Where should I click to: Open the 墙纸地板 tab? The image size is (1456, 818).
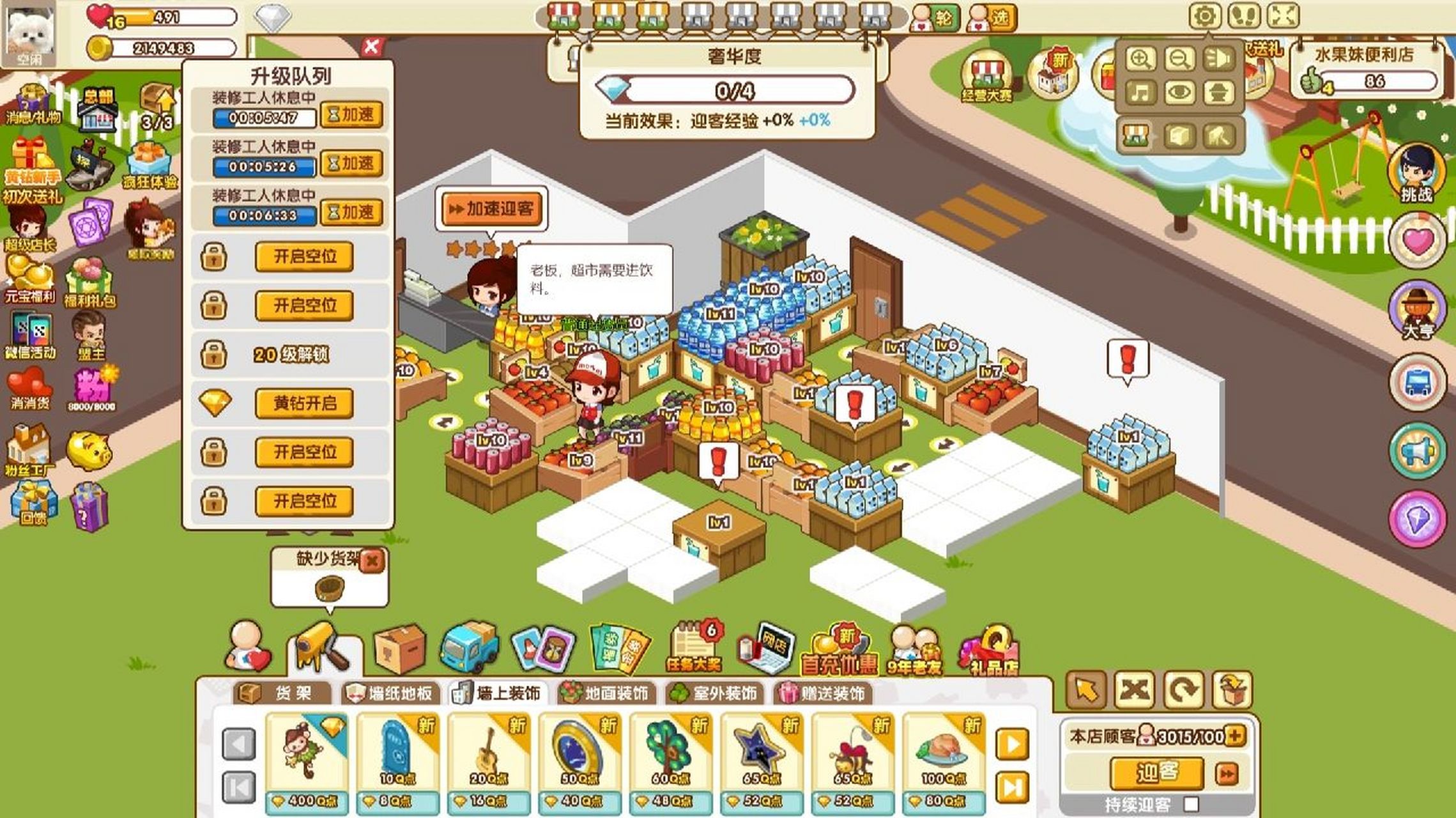point(390,693)
